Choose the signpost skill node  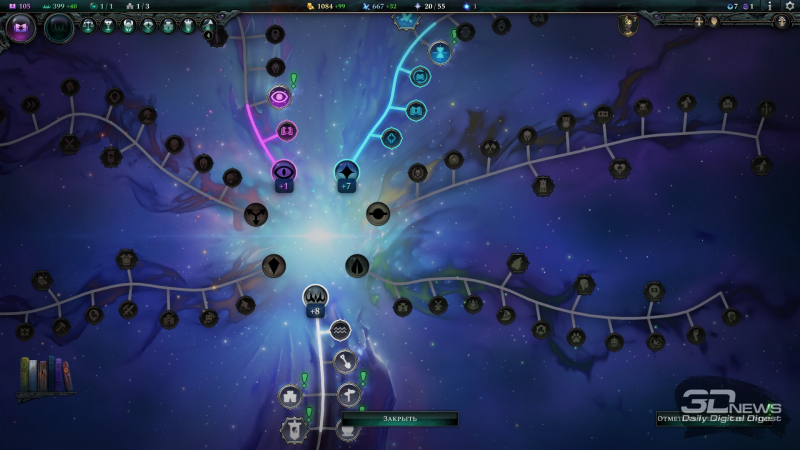(x=348, y=394)
